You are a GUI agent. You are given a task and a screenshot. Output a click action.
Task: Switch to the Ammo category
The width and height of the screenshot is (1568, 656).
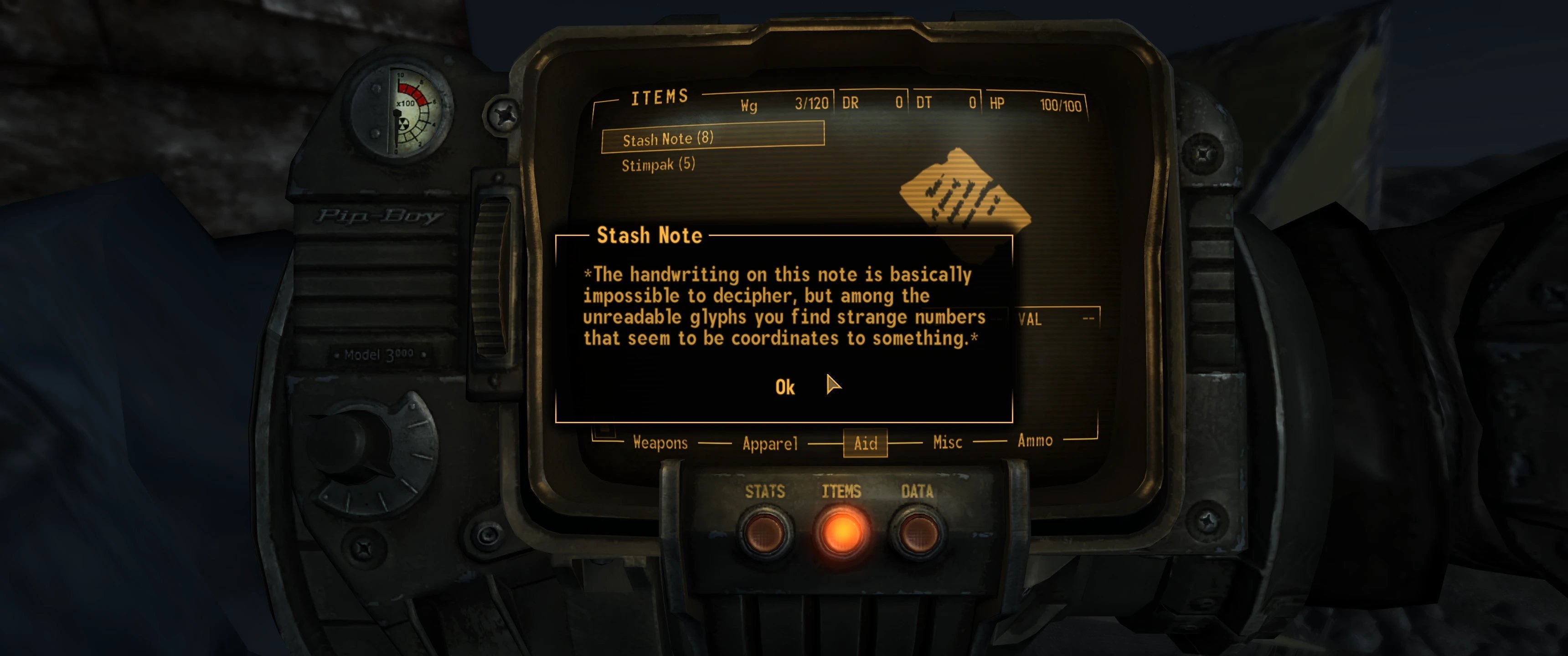coord(1035,441)
